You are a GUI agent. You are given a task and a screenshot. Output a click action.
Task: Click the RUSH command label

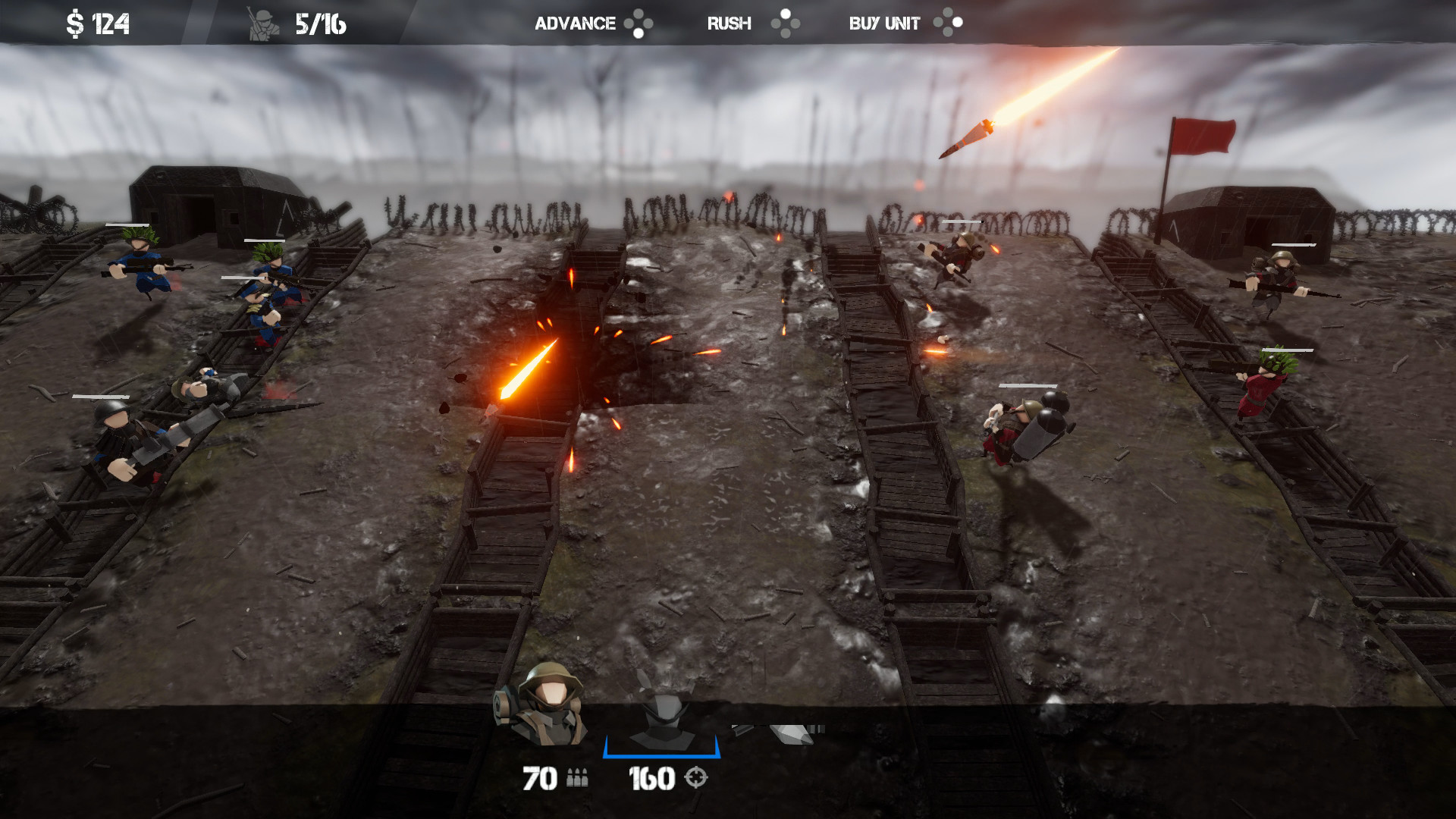click(729, 23)
